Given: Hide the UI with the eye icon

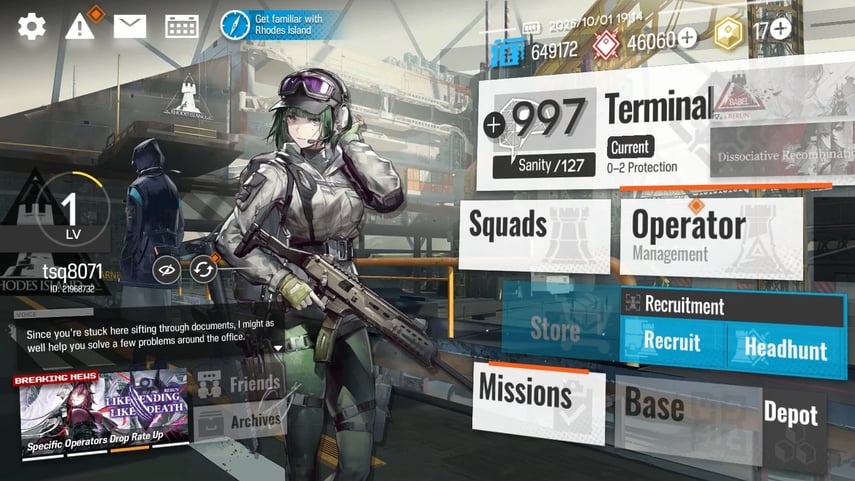Looking at the screenshot, I should click(x=167, y=268).
